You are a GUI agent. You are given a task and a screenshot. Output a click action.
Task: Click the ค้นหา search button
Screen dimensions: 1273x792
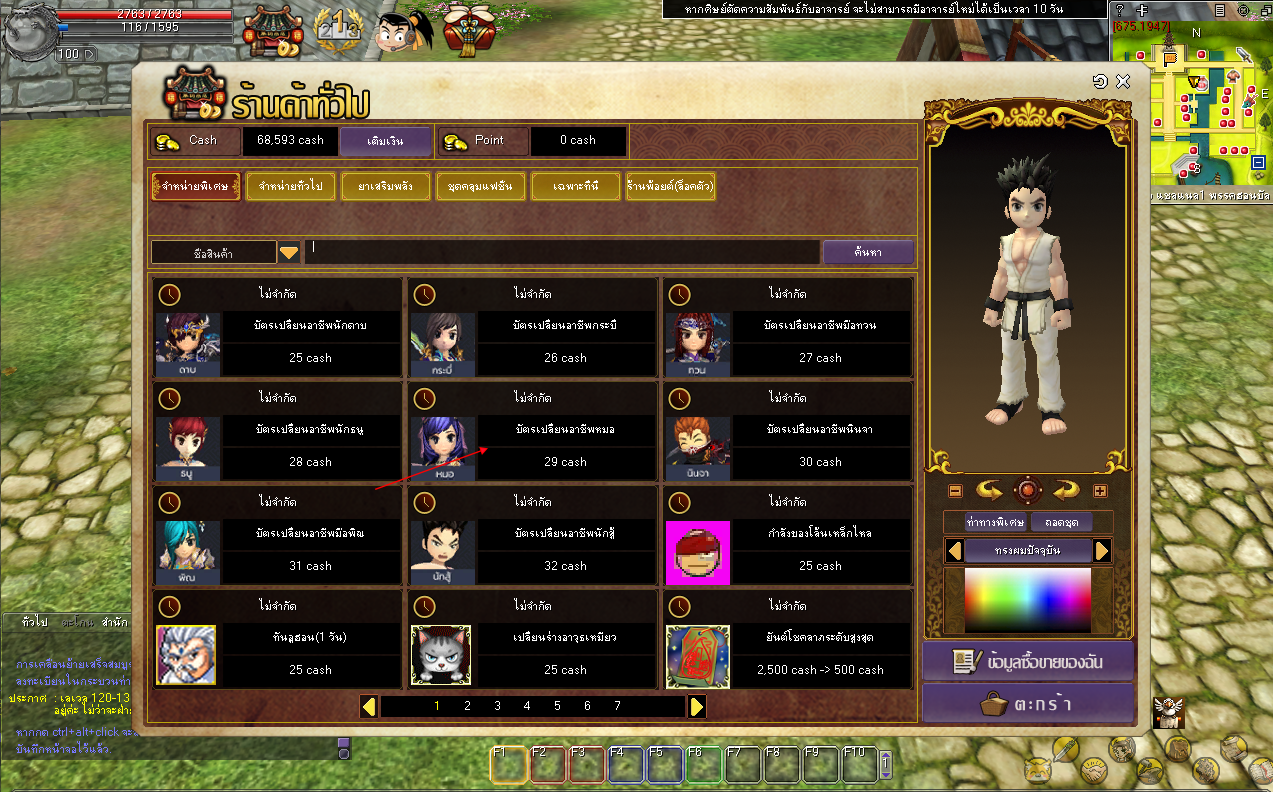point(868,253)
